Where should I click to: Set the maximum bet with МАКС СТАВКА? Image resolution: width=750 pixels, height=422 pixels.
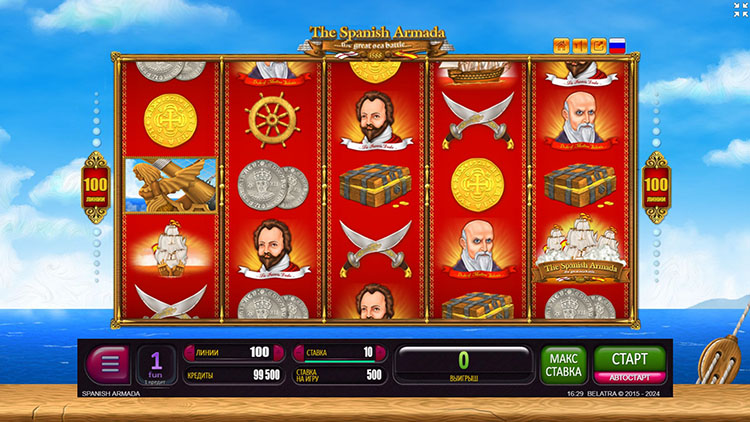coord(564,365)
